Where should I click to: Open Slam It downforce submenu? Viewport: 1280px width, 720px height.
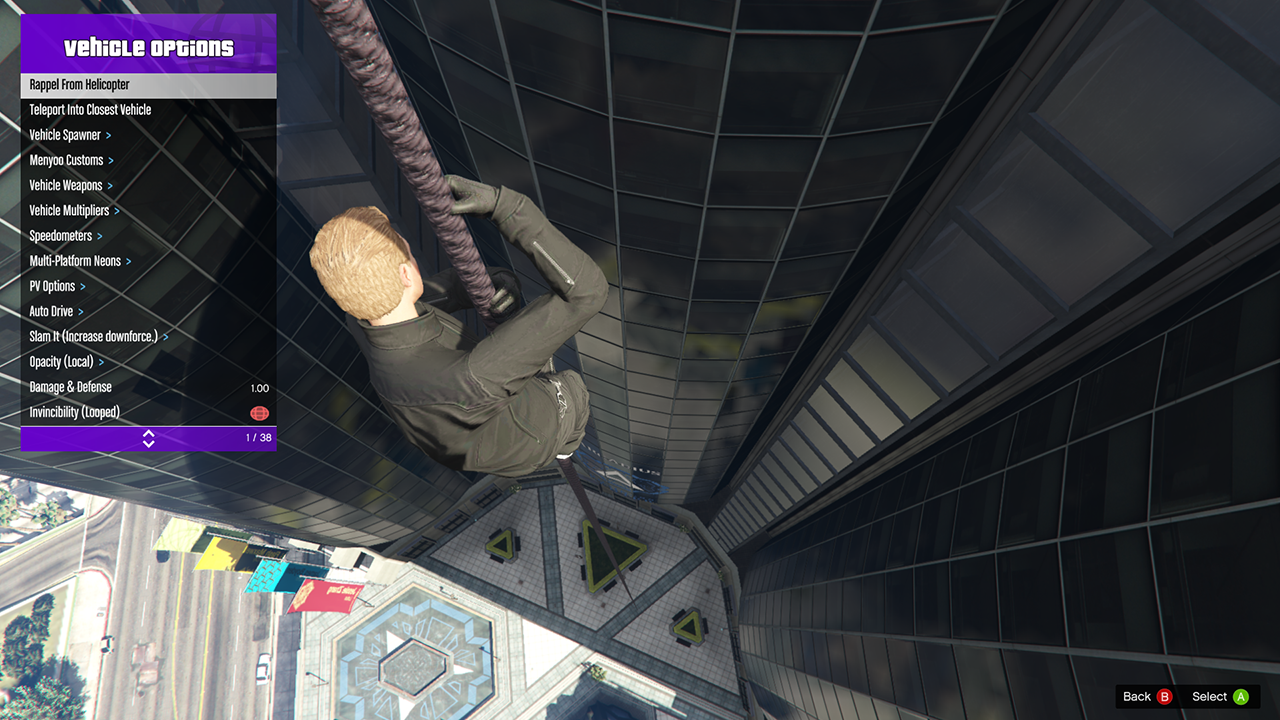pyautogui.click(x=148, y=337)
